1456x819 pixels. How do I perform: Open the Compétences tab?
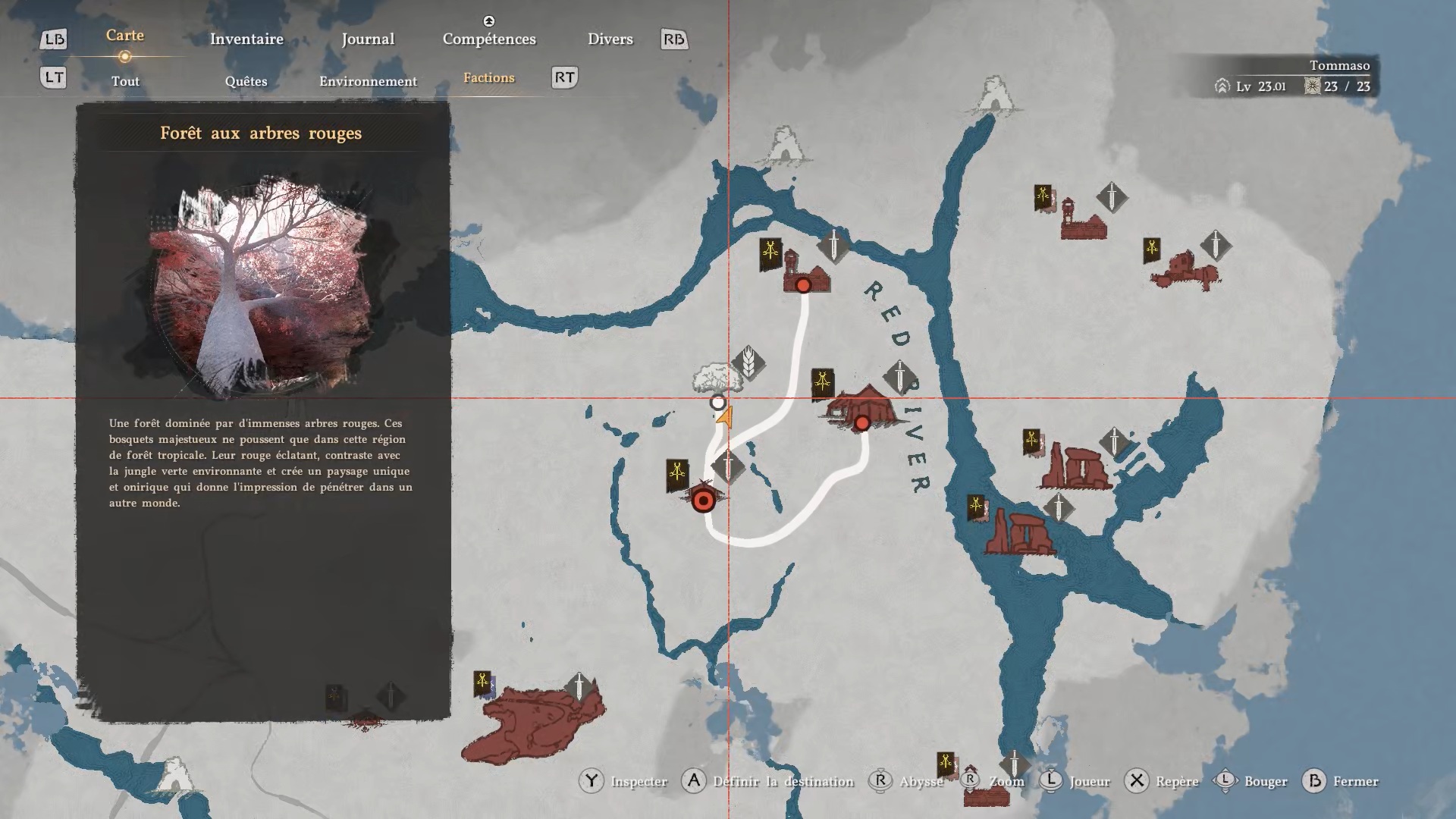click(489, 39)
